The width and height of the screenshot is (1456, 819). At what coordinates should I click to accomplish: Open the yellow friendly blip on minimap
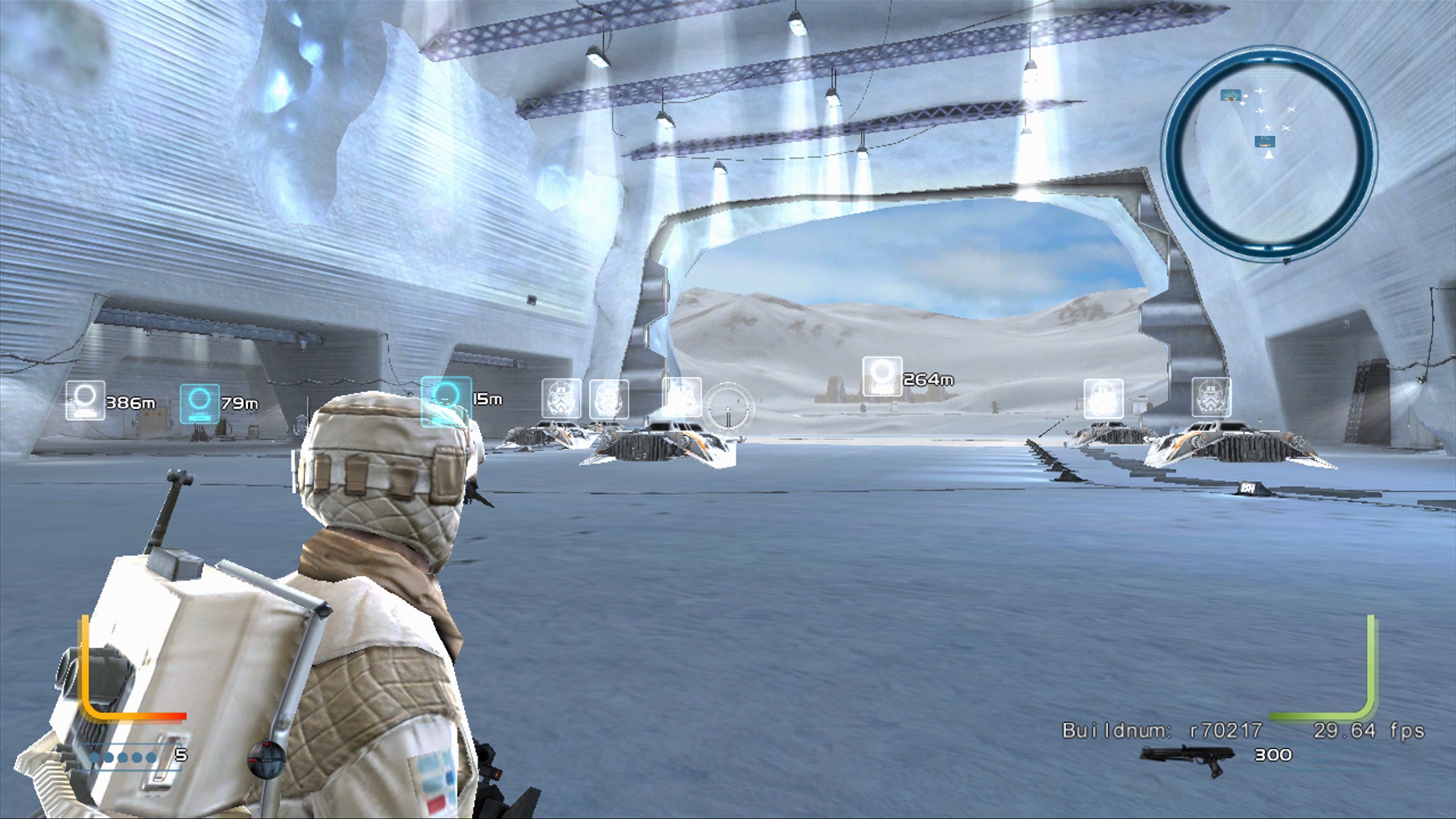[1230, 95]
